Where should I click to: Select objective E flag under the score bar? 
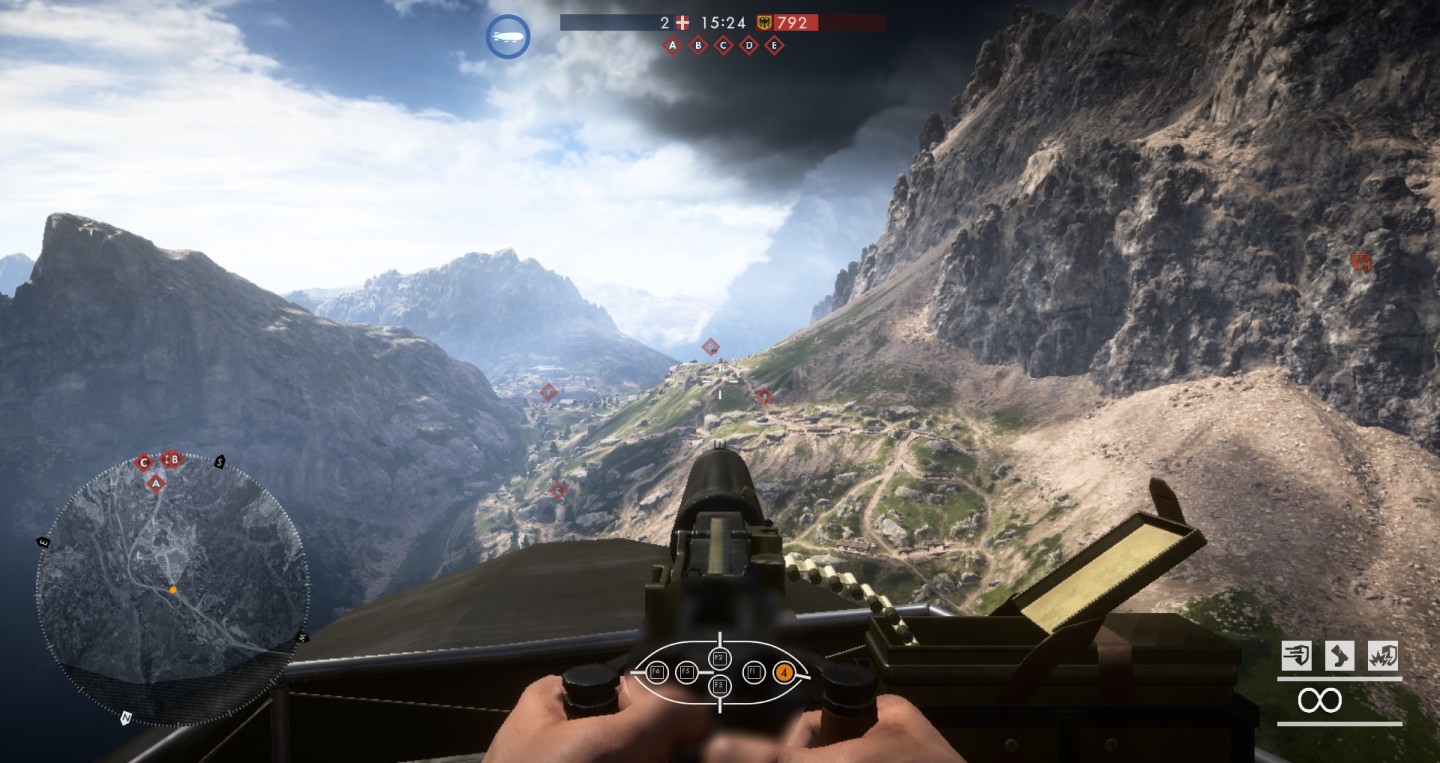click(x=774, y=46)
